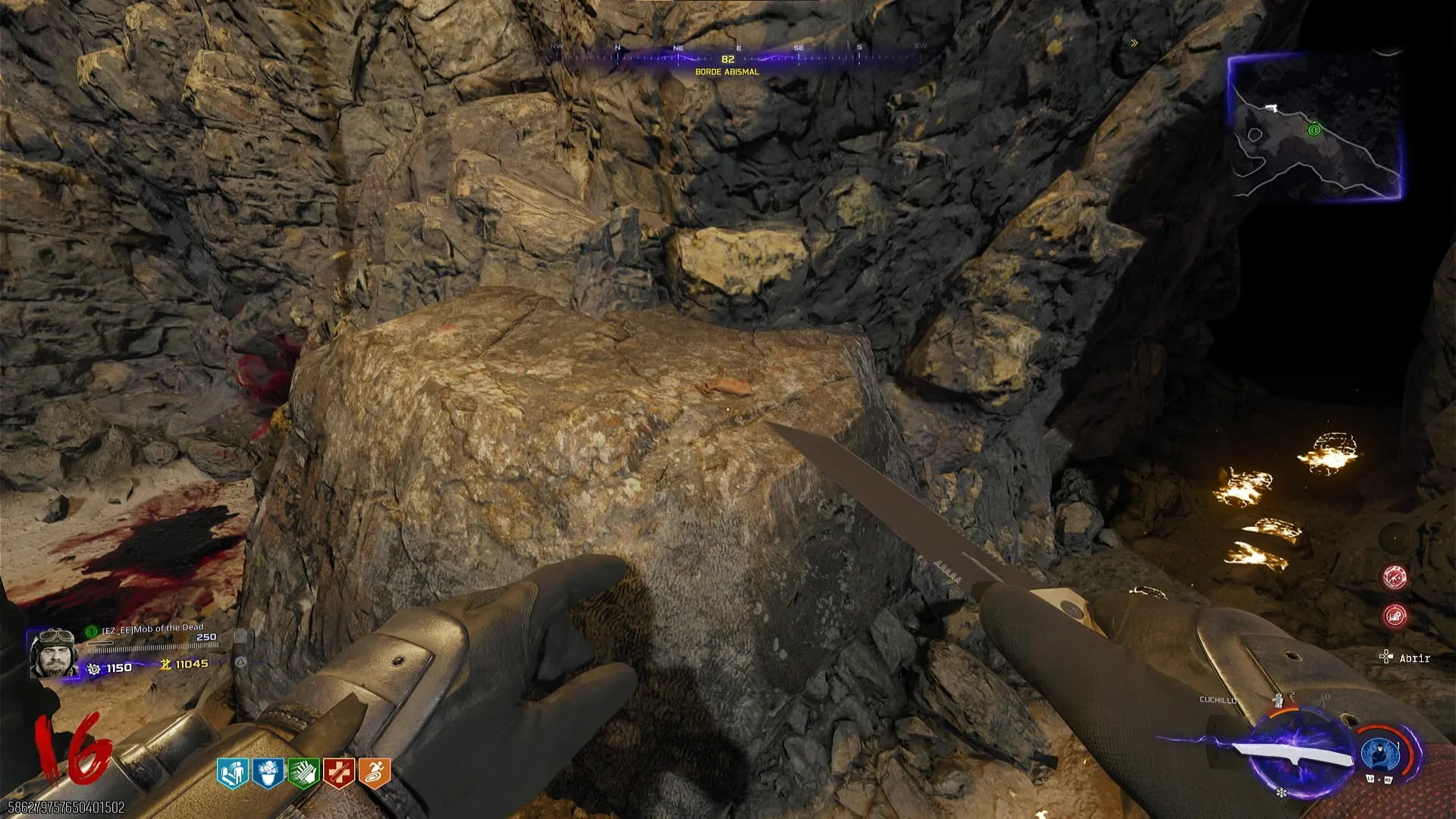This screenshot has height=819, width=1456.
Task: Choose the dark-blue perk shield icon
Action: coord(268,773)
